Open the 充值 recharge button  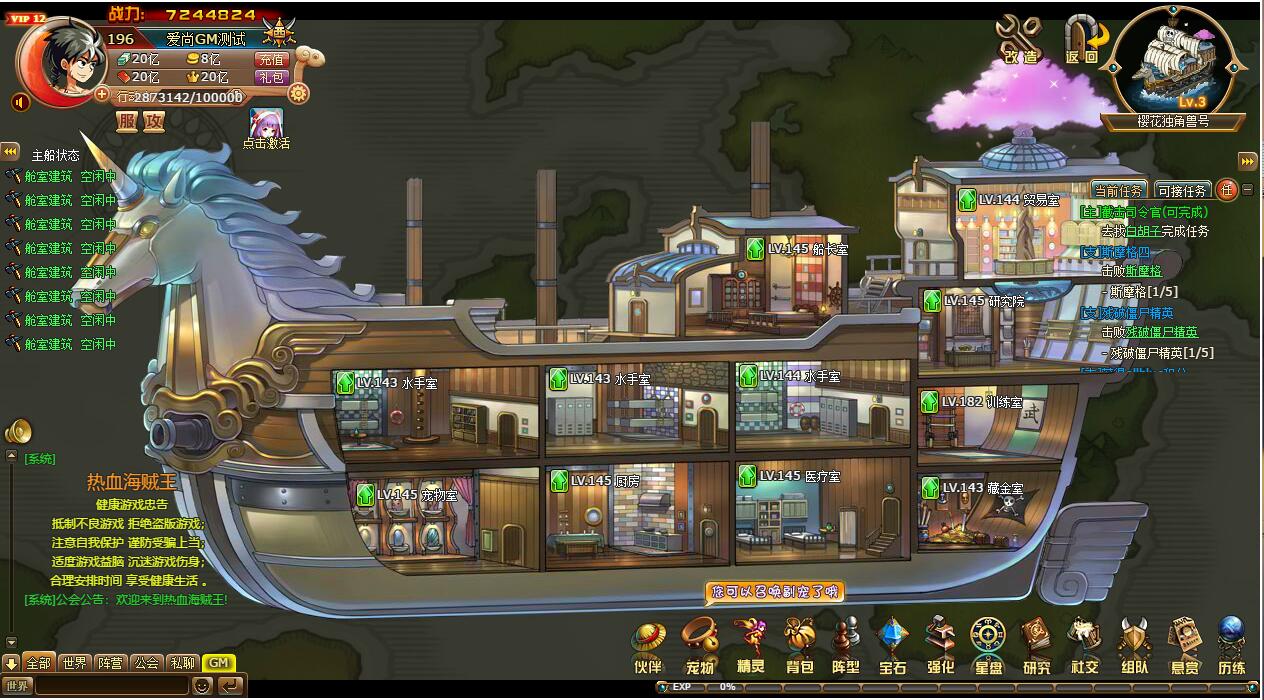pos(272,60)
